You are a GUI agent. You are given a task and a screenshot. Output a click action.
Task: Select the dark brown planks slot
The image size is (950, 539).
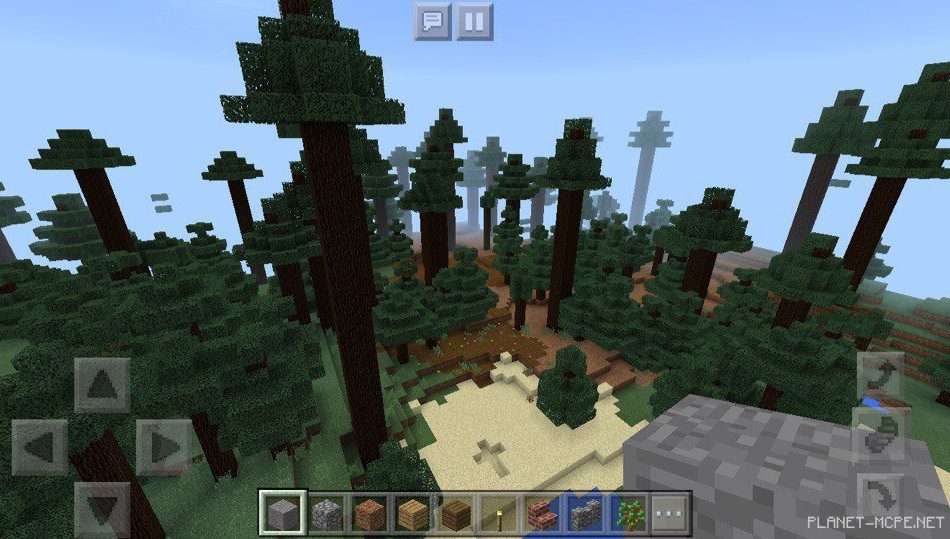point(456,513)
